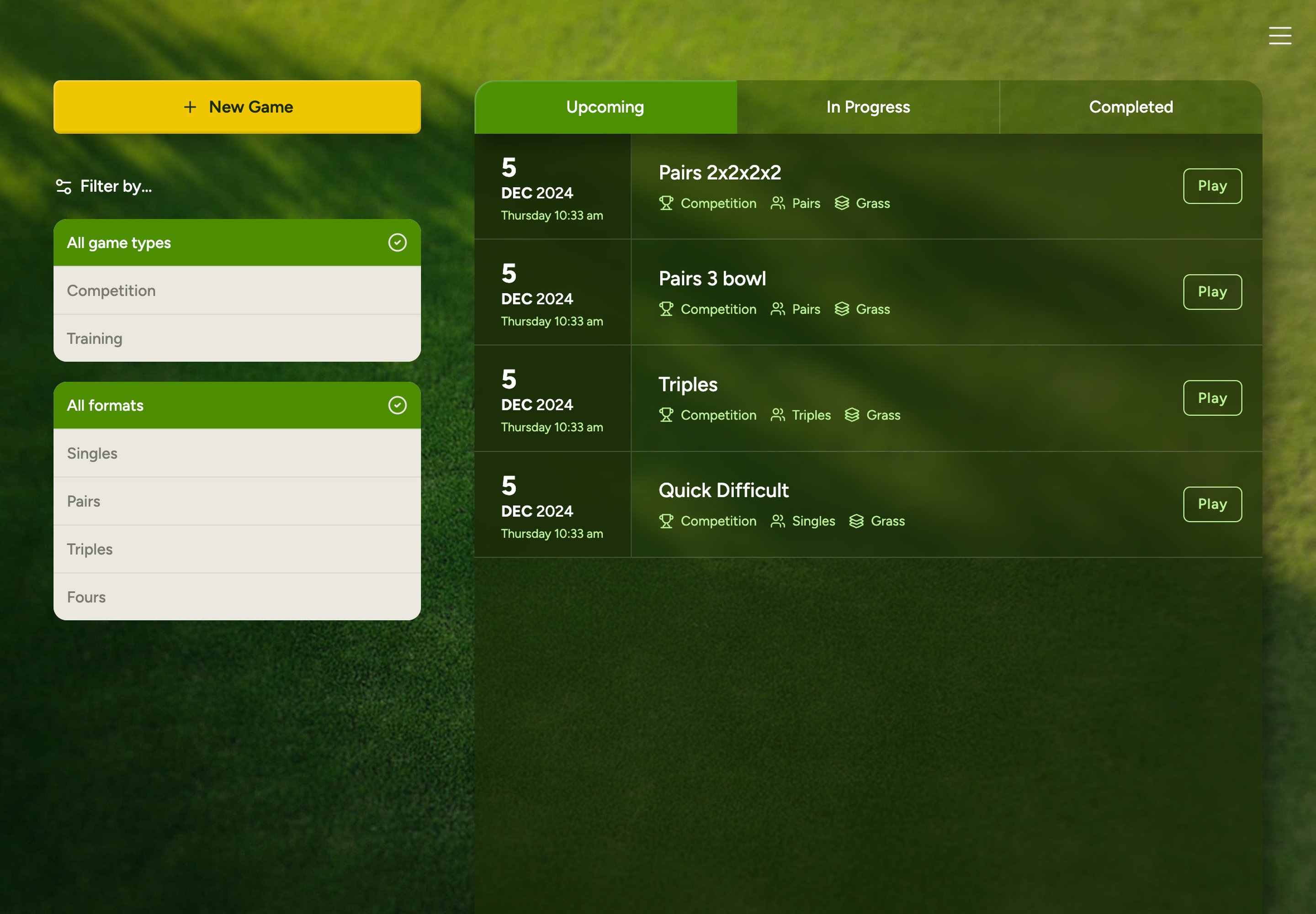The height and width of the screenshot is (914, 1316).
Task: Toggle the All formats checkmark
Action: coord(397,405)
